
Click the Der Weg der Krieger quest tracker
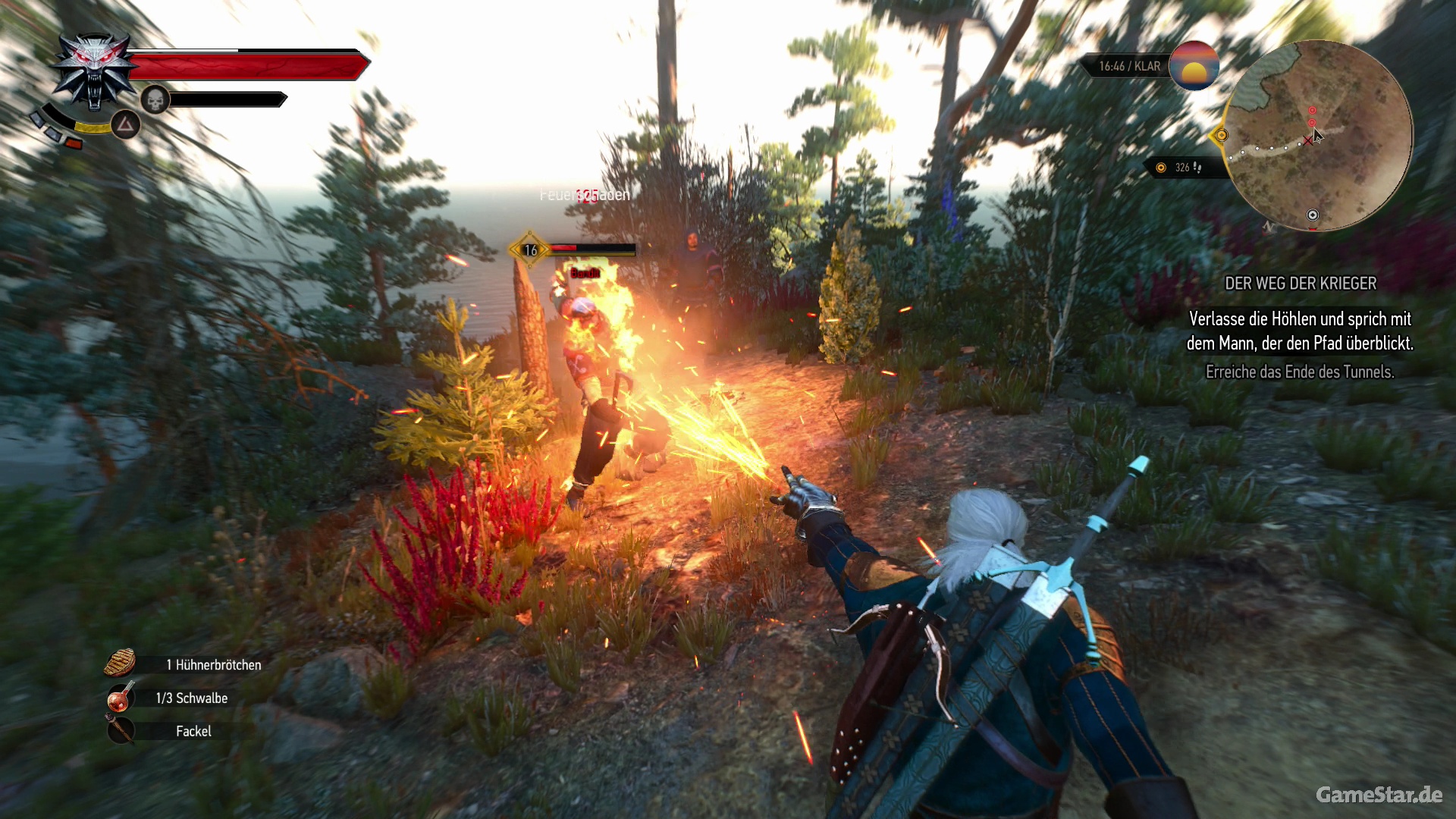pos(1300,284)
